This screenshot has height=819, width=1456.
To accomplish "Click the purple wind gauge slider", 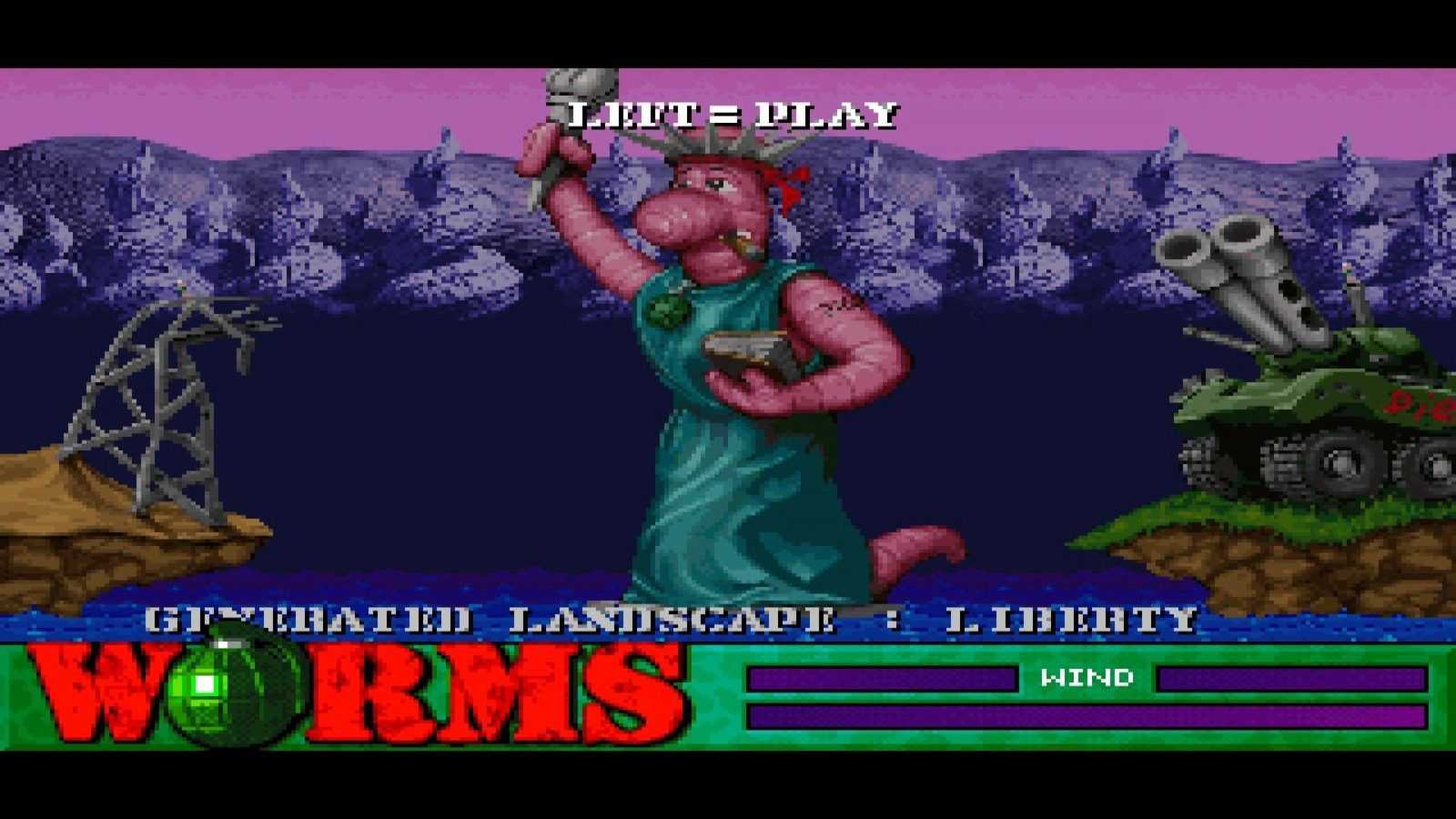I will pos(1292,676).
